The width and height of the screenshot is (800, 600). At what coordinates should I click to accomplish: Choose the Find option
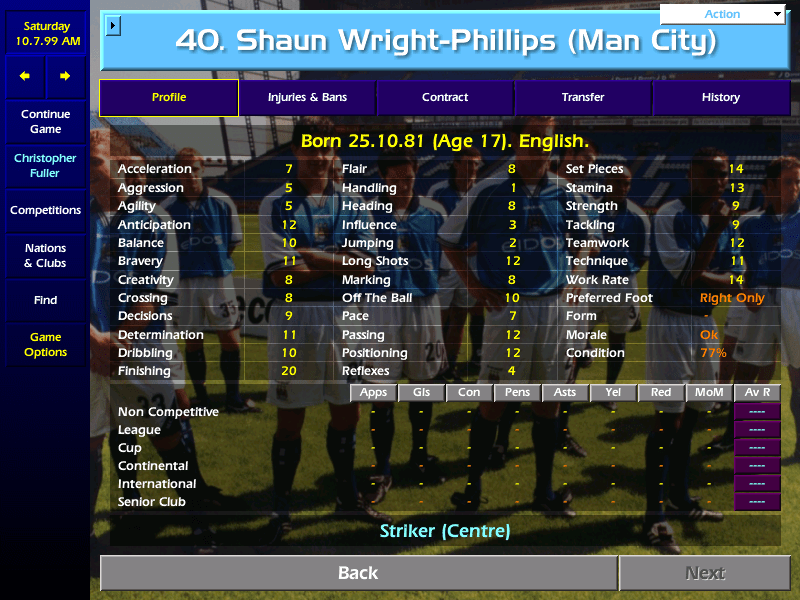pos(45,300)
